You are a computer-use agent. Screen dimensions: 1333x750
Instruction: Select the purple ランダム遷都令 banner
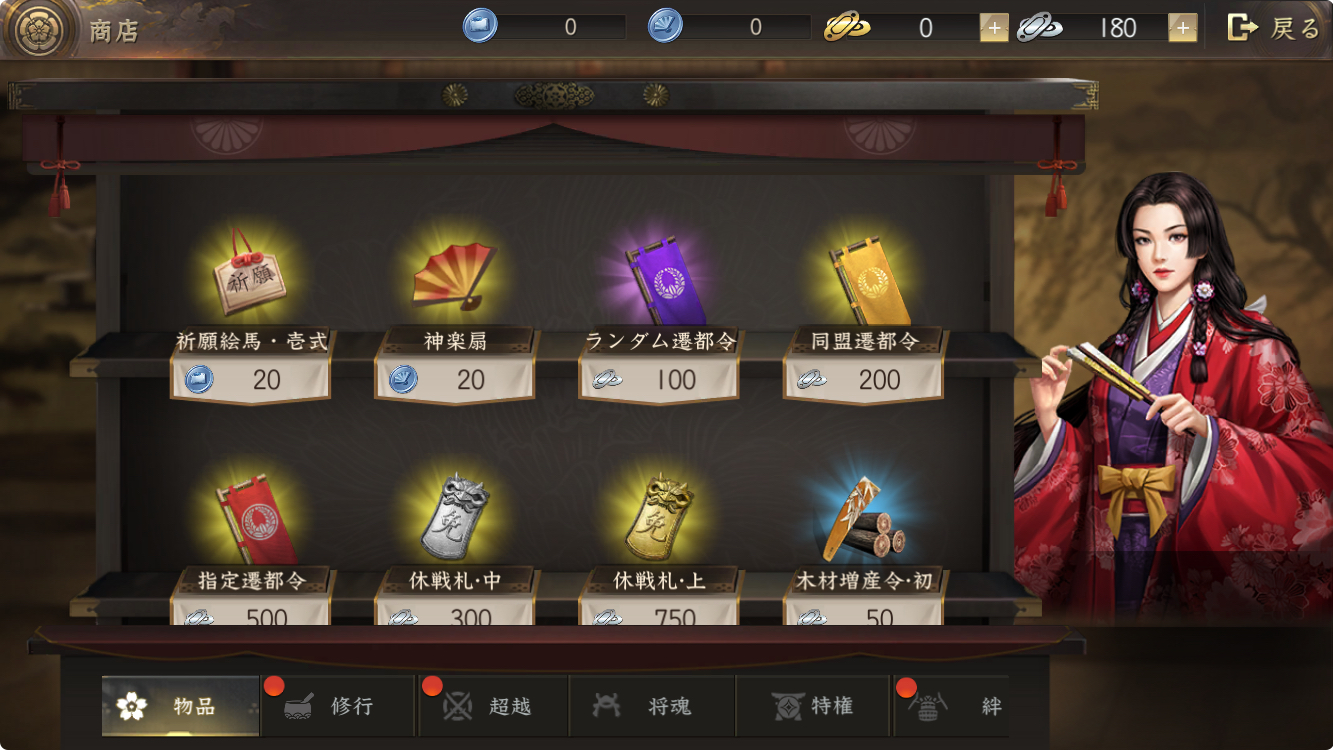660,277
